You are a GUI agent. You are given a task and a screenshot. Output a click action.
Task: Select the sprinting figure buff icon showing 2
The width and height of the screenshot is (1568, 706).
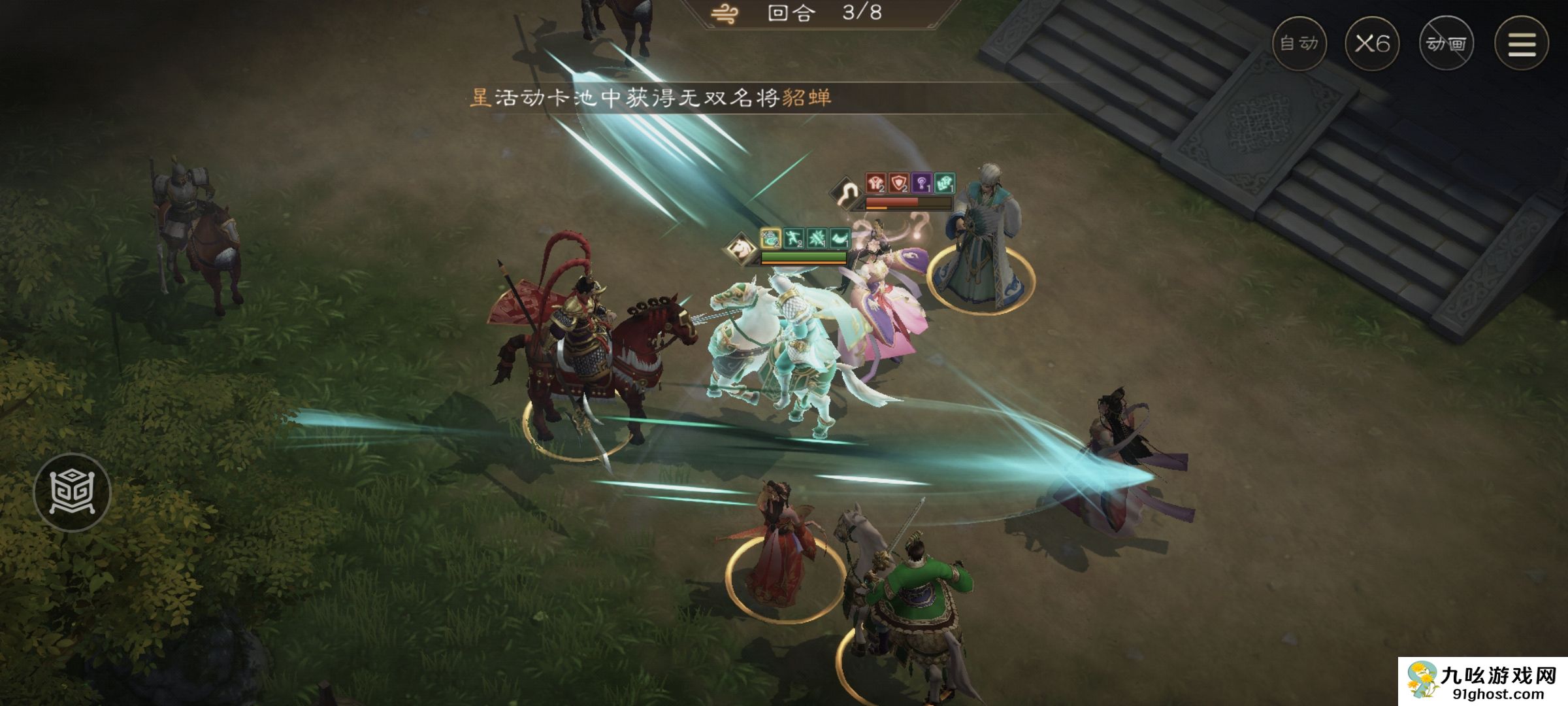[794, 237]
